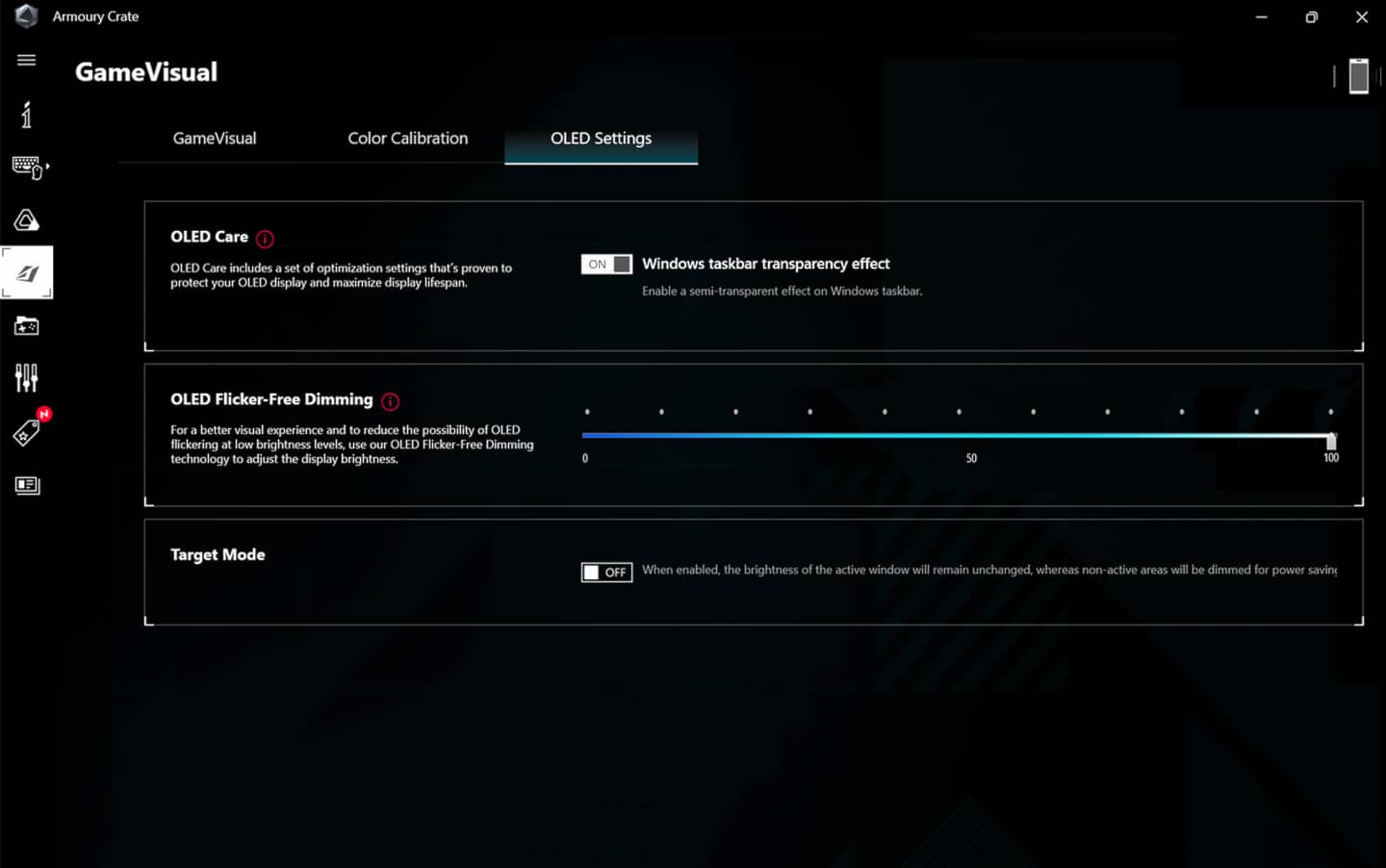This screenshot has width=1386, height=868.
Task: Switch to the Color Calibration tab
Action: (x=408, y=138)
